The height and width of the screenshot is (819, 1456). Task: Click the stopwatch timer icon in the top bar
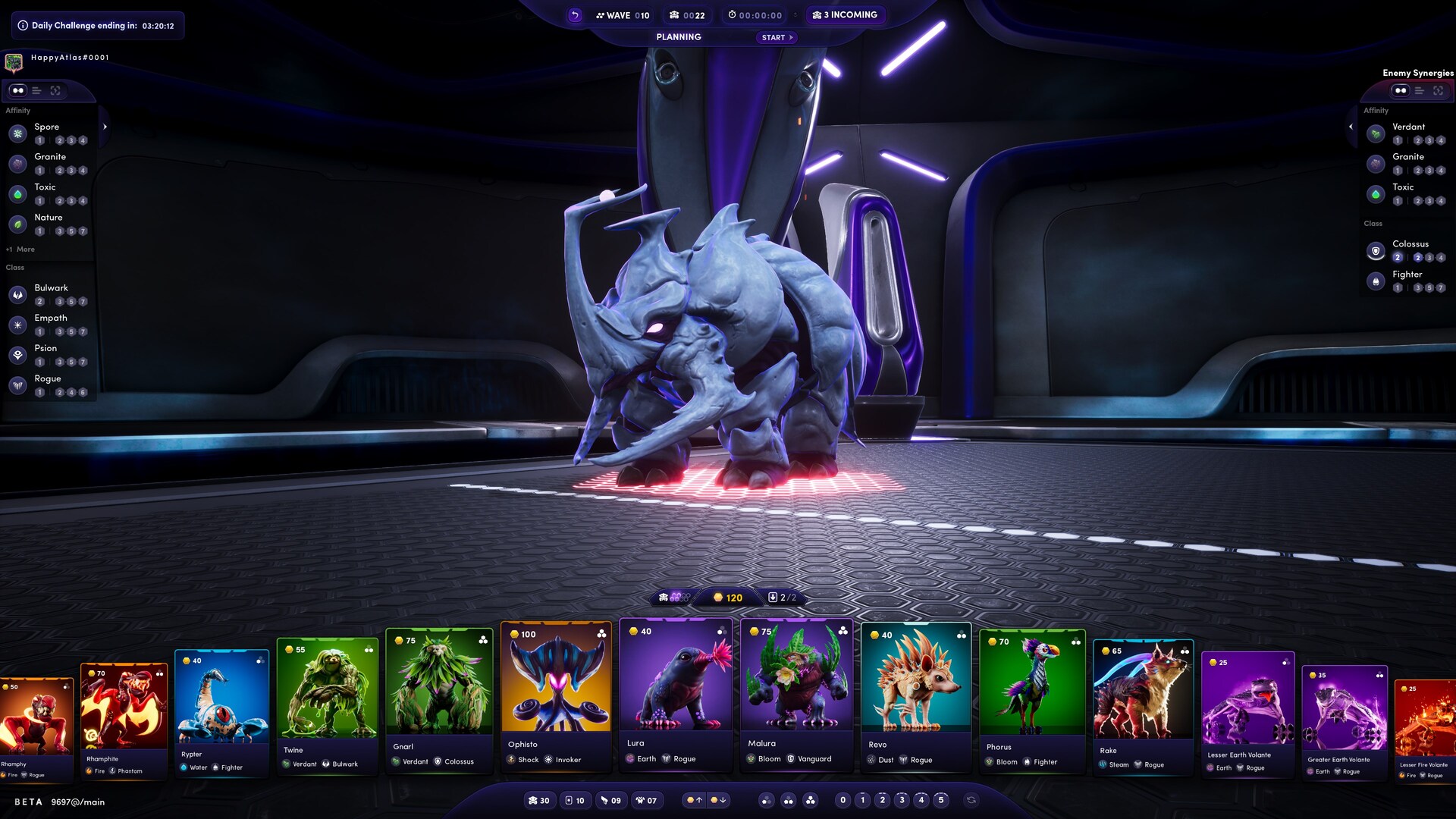[732, 14]
